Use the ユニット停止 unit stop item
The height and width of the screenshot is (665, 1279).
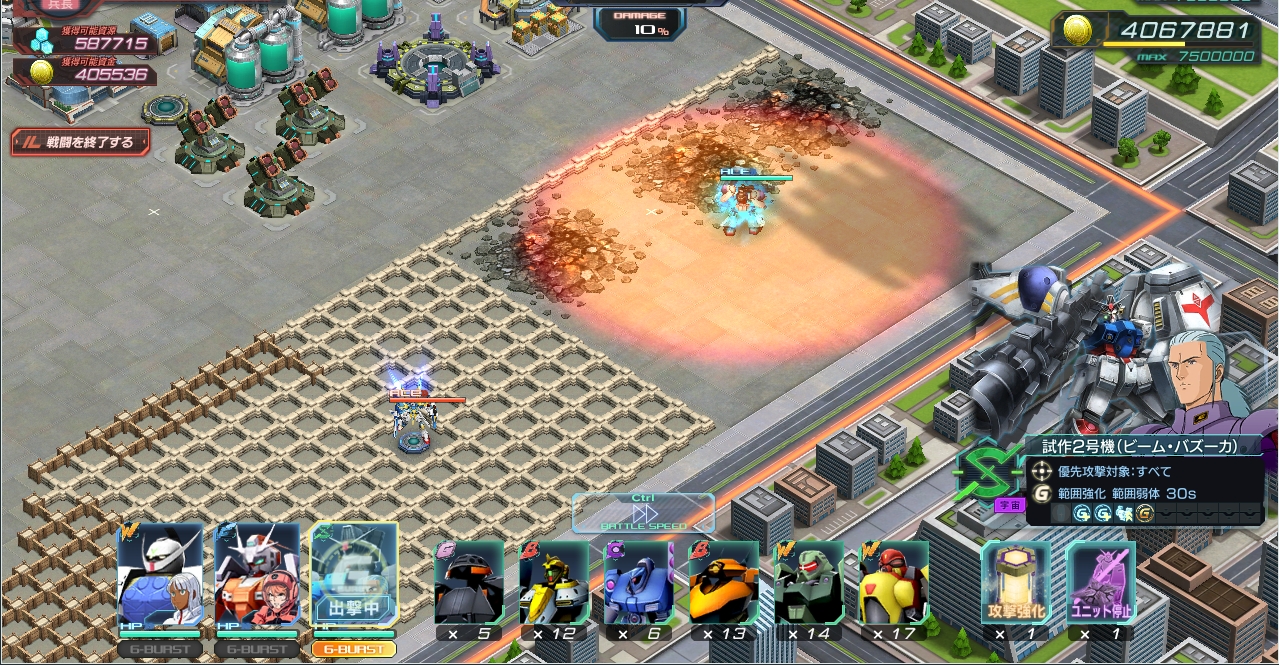pos(1101,583)
